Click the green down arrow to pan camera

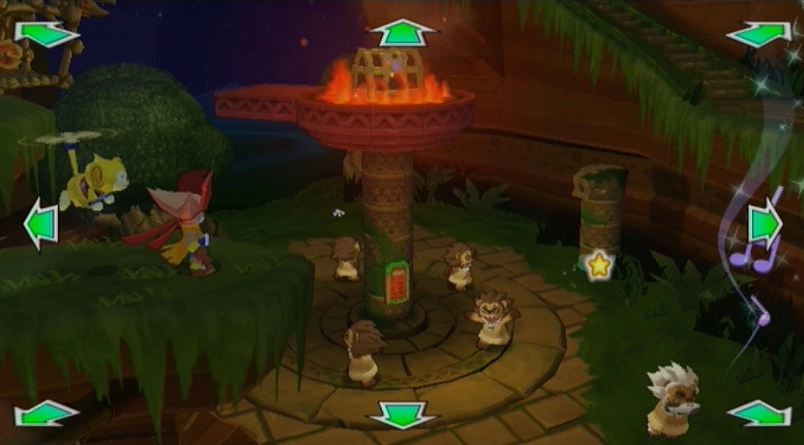pos(402,414)
